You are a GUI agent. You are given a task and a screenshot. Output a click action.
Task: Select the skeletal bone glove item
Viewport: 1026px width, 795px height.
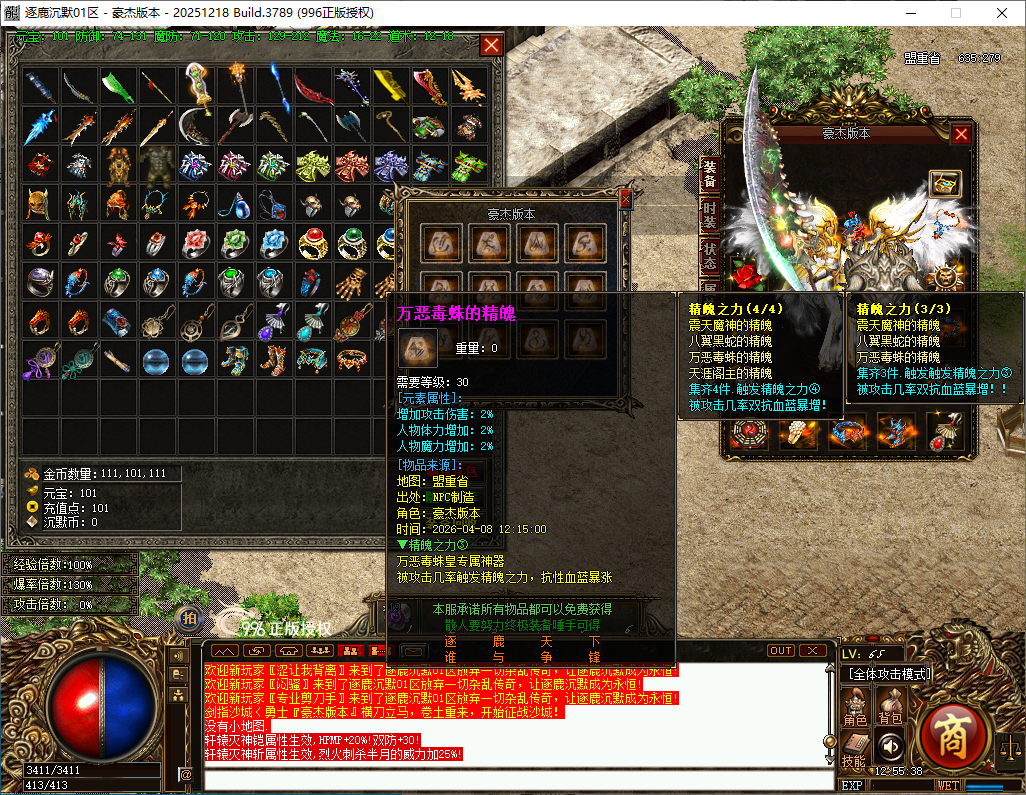click(x=350, y=282)
